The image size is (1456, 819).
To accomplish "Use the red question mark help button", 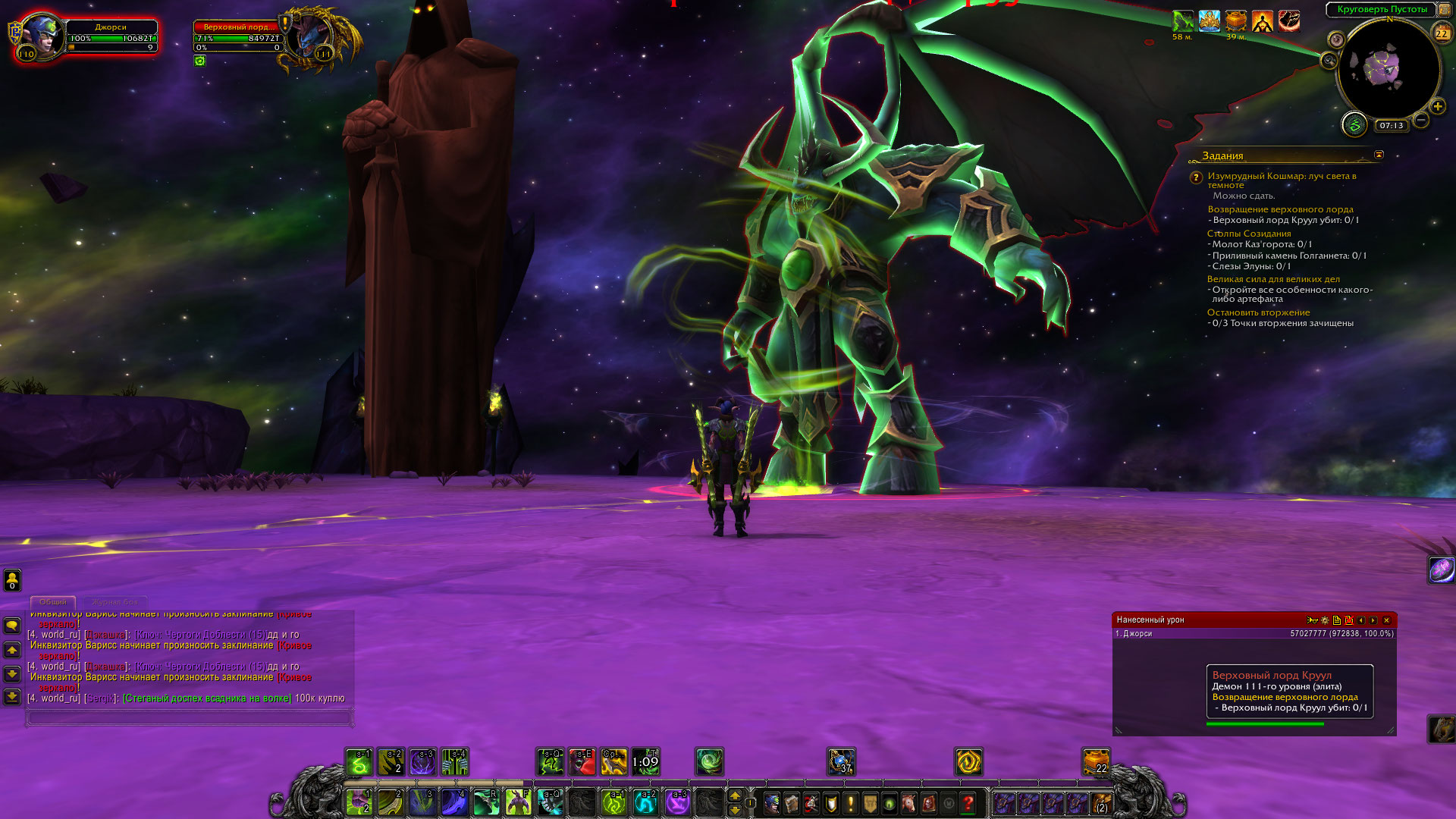I will coord(968,802).
